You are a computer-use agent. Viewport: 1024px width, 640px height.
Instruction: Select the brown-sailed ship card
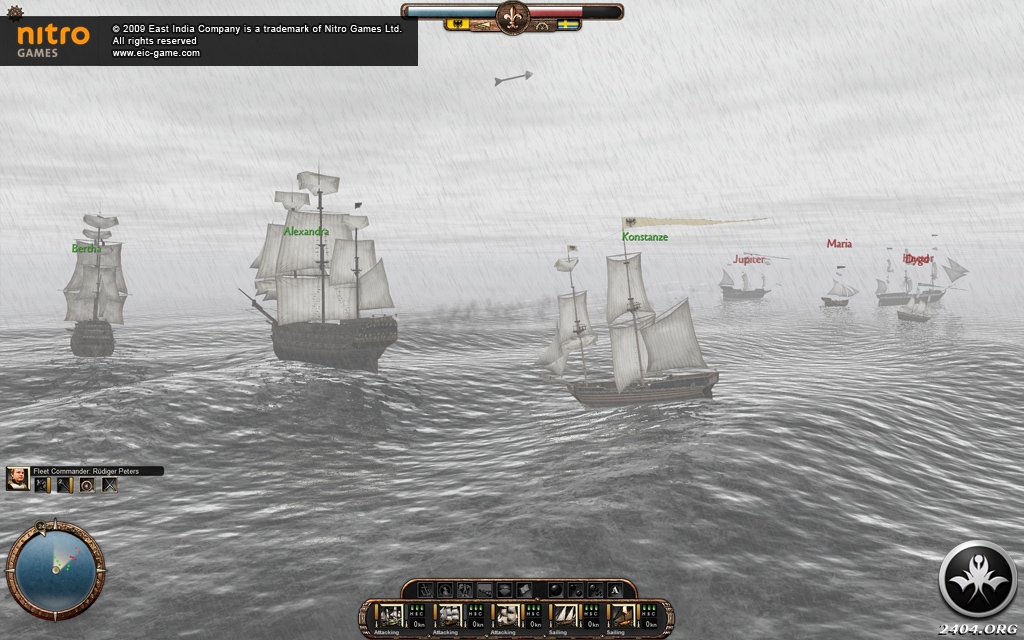pyautogui.click(x=622, y=615)
